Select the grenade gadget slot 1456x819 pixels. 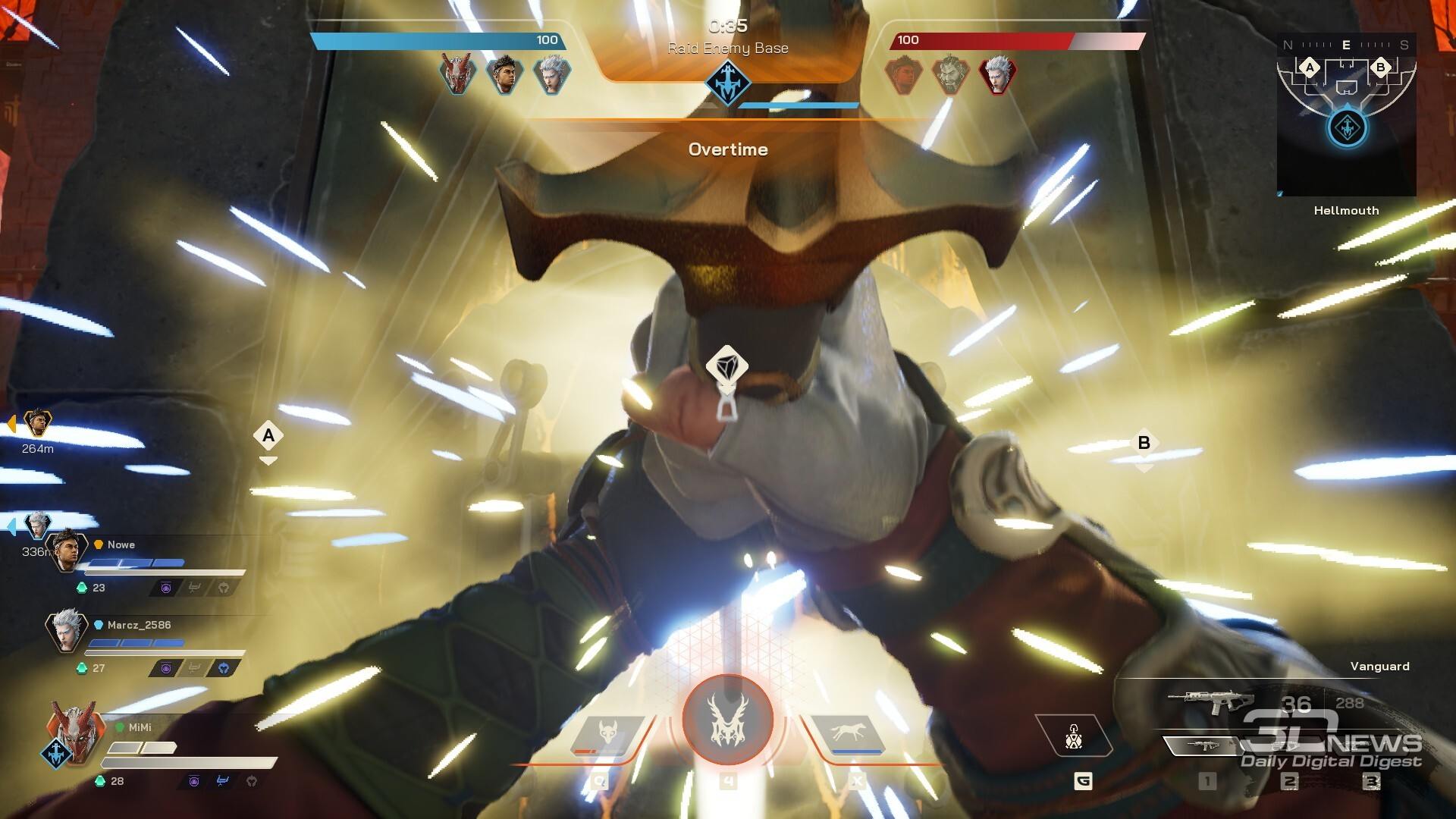tap(1074, 736)
